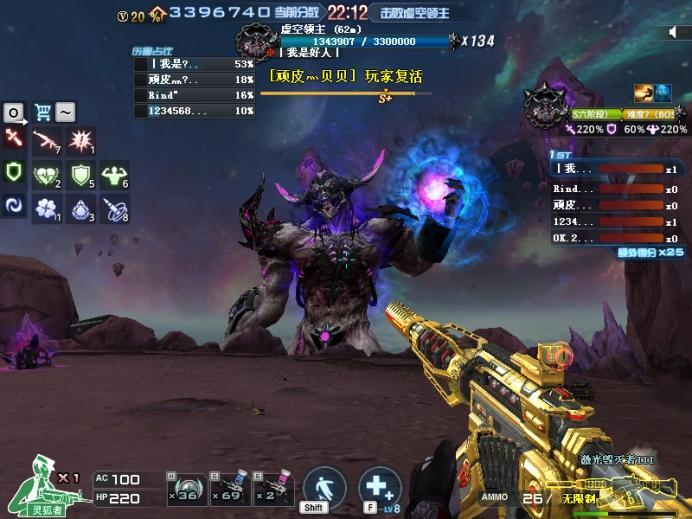Activate the four-leaf clover luck skill
The width and height of the screenshot is (692, 519).
pos(47,208)
